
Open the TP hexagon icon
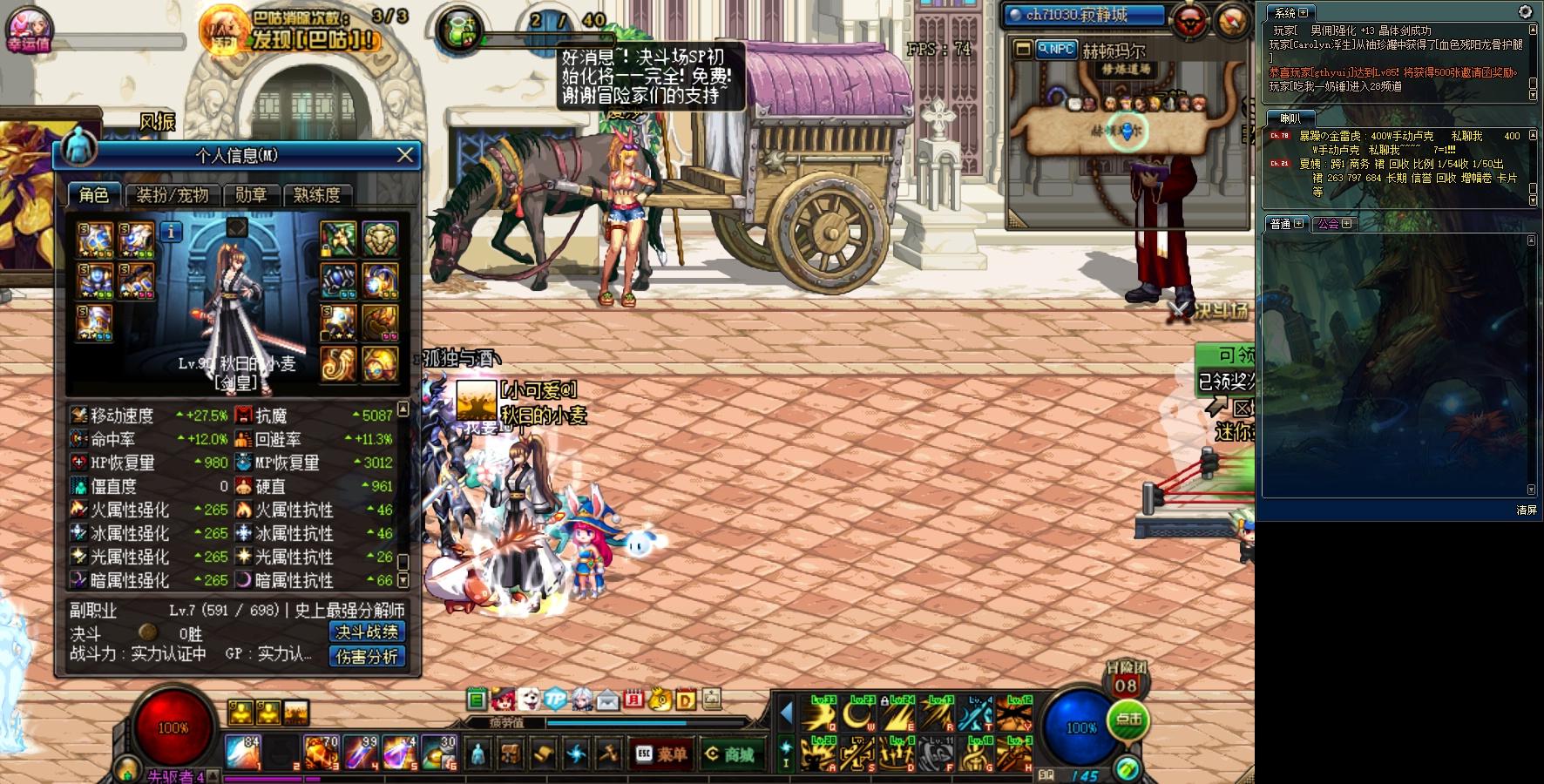coord(555,699)
